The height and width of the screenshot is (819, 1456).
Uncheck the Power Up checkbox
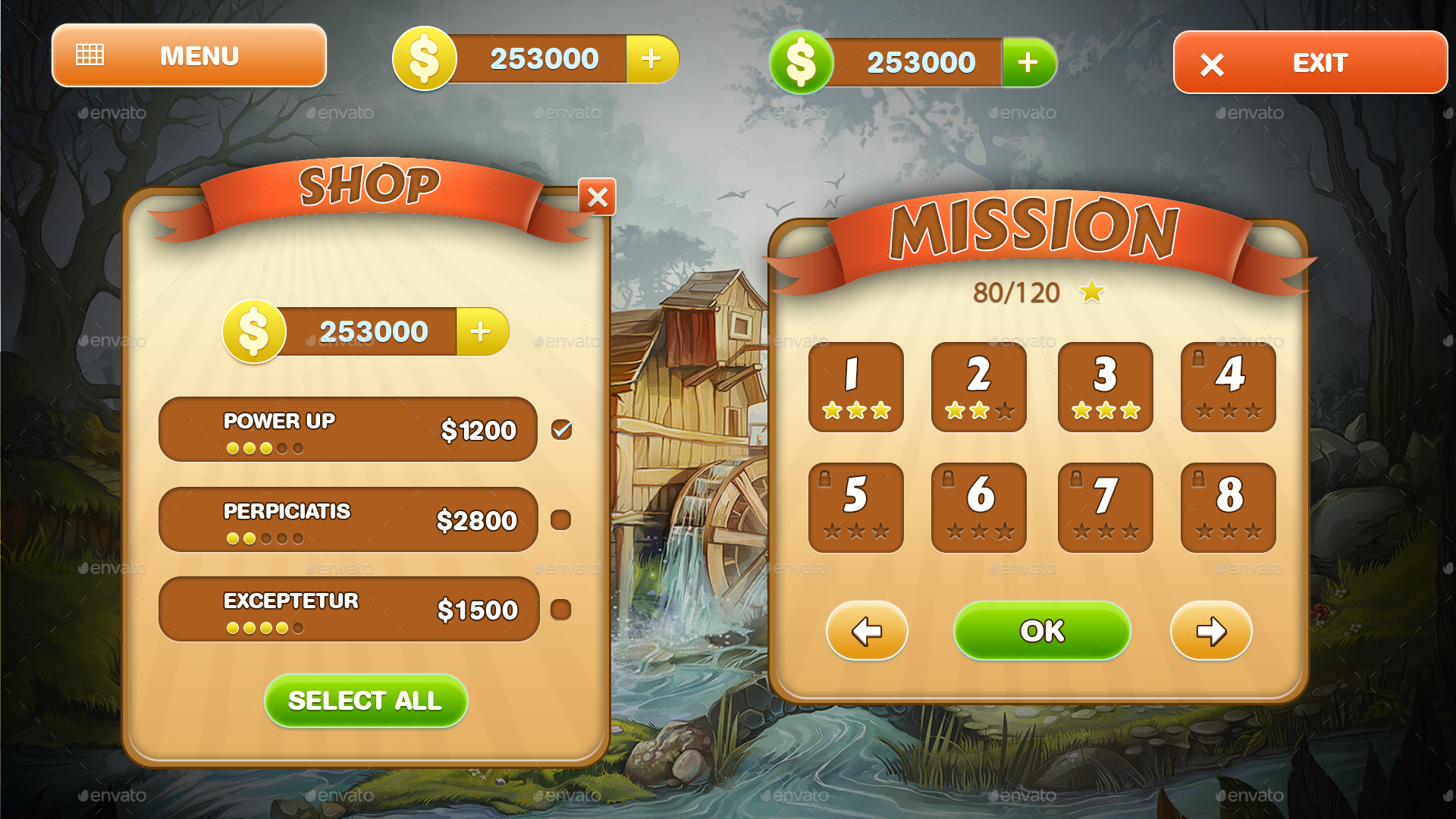(560, 430)
